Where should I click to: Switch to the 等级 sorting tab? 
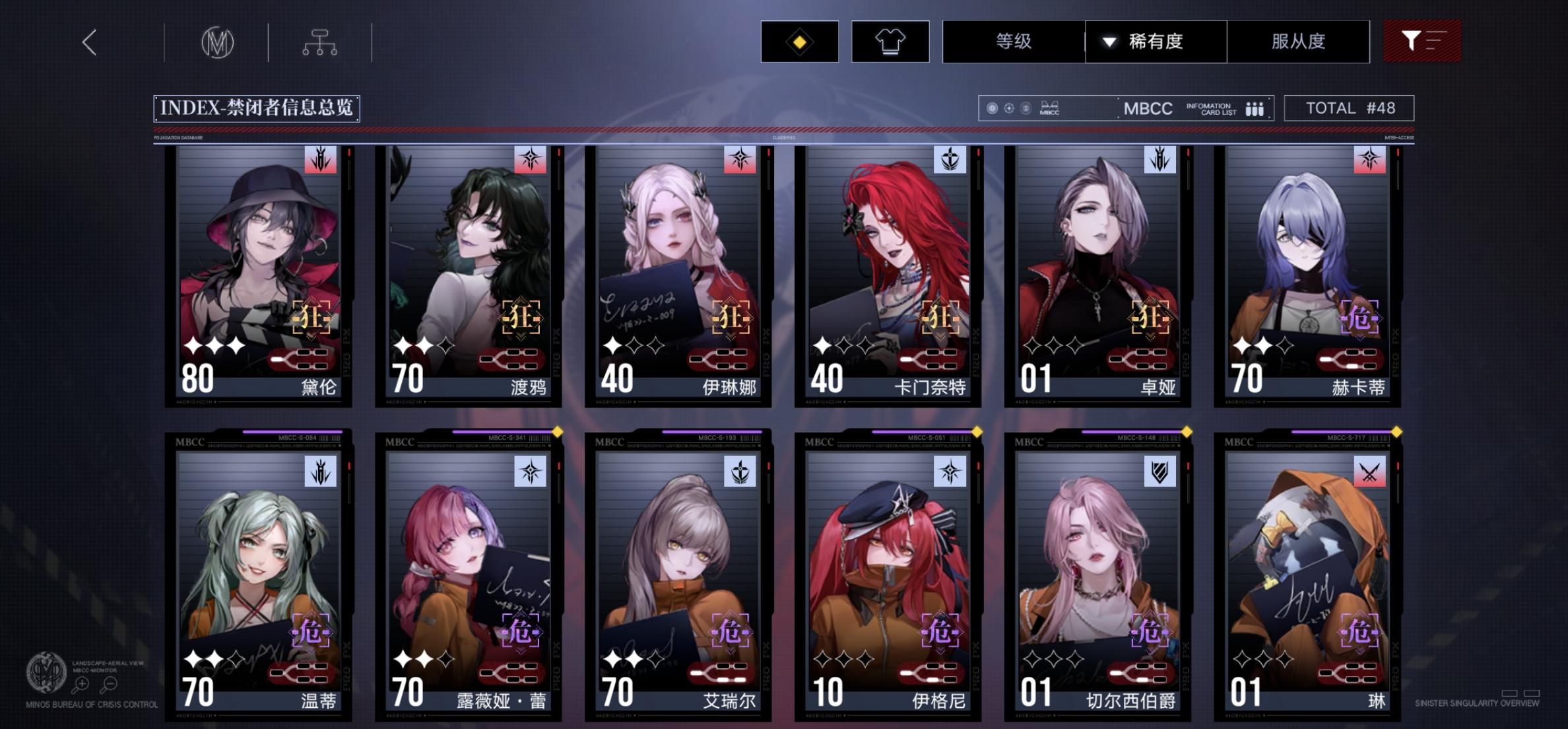tap(1012, 42)
